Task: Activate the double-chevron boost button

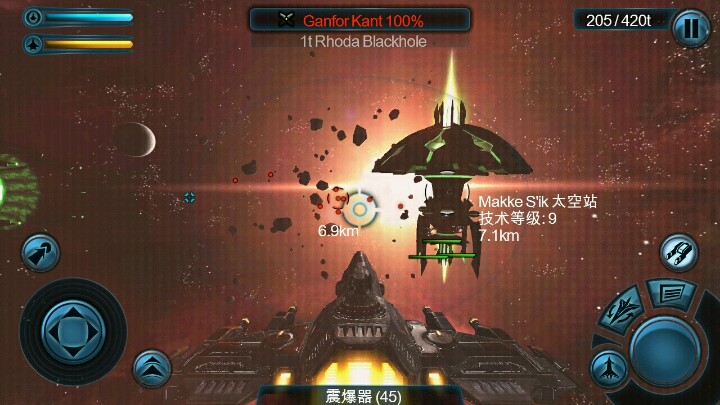Action: click(x=151, y=367)
